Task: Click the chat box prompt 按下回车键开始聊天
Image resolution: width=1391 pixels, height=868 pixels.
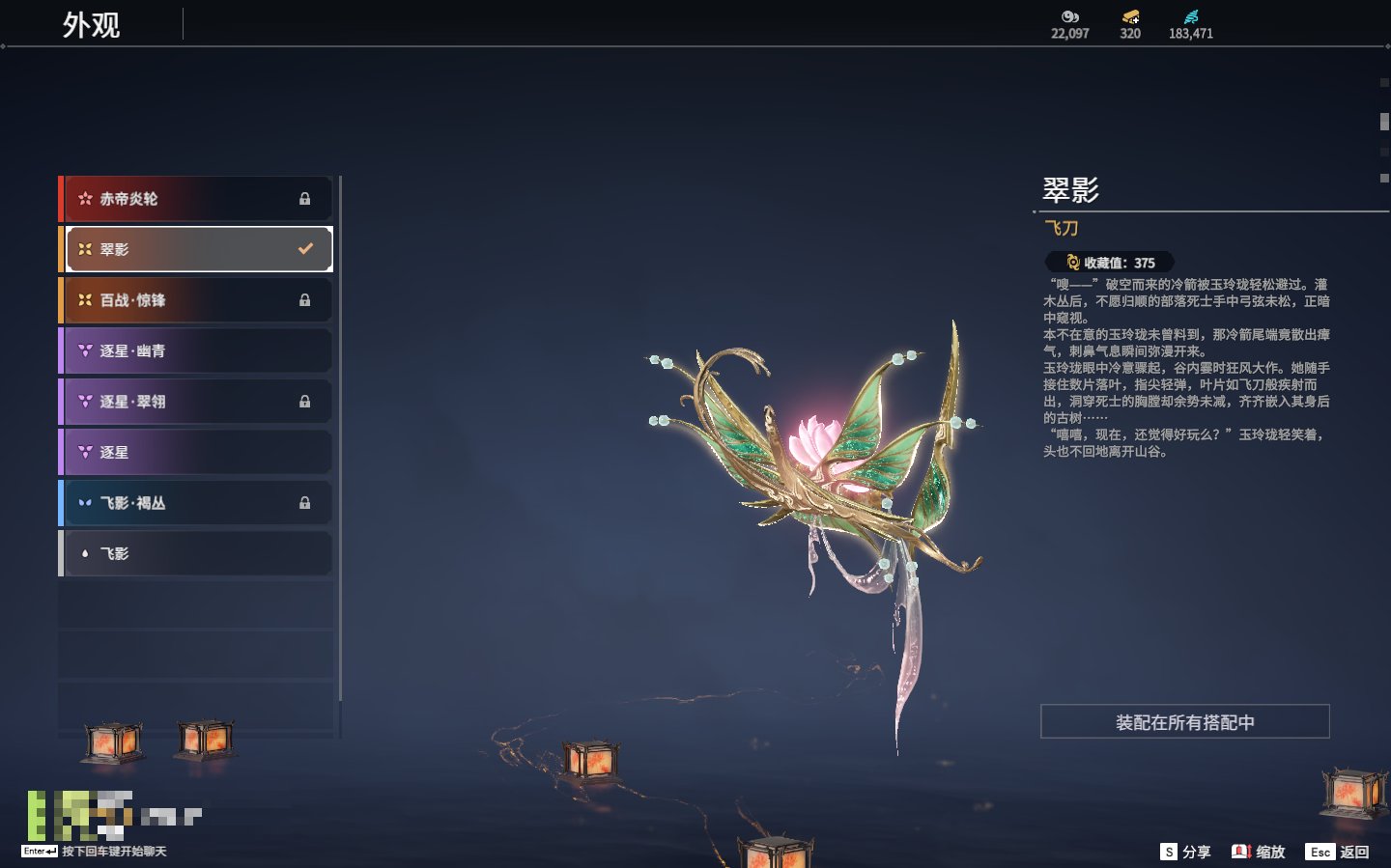Action: pos(114,852)
